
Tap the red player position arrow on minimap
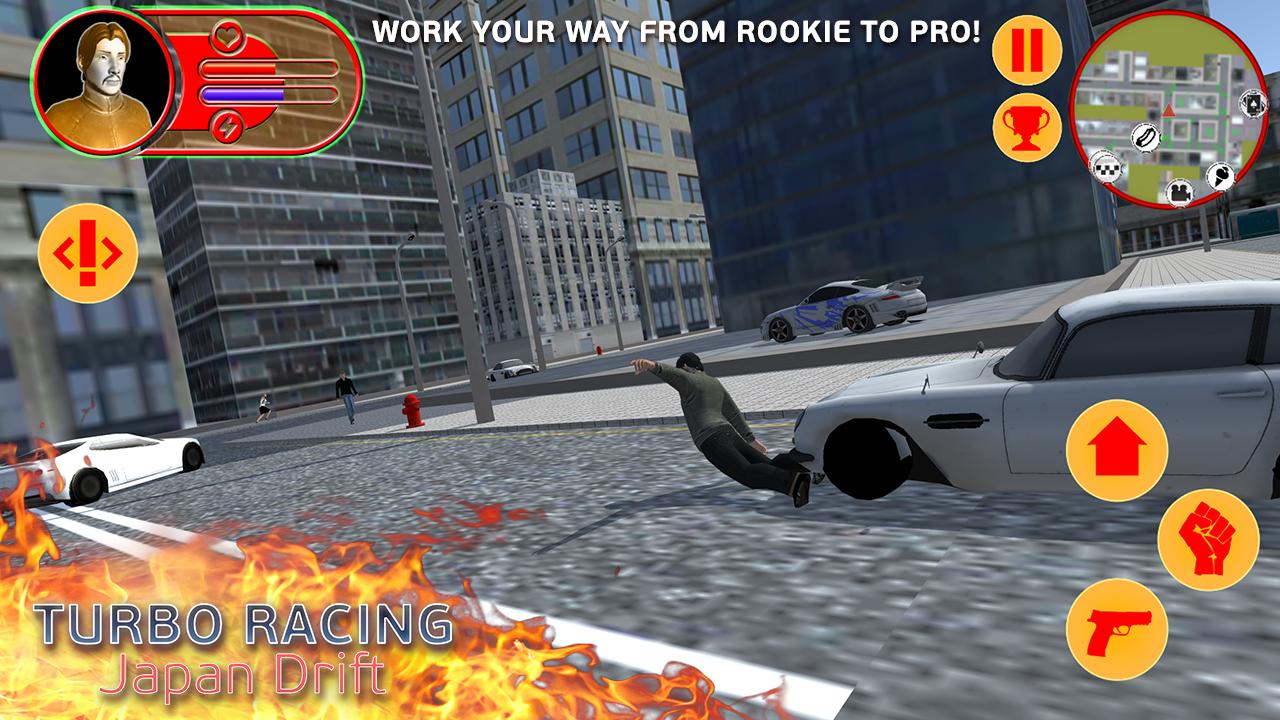pos(1169,111)
